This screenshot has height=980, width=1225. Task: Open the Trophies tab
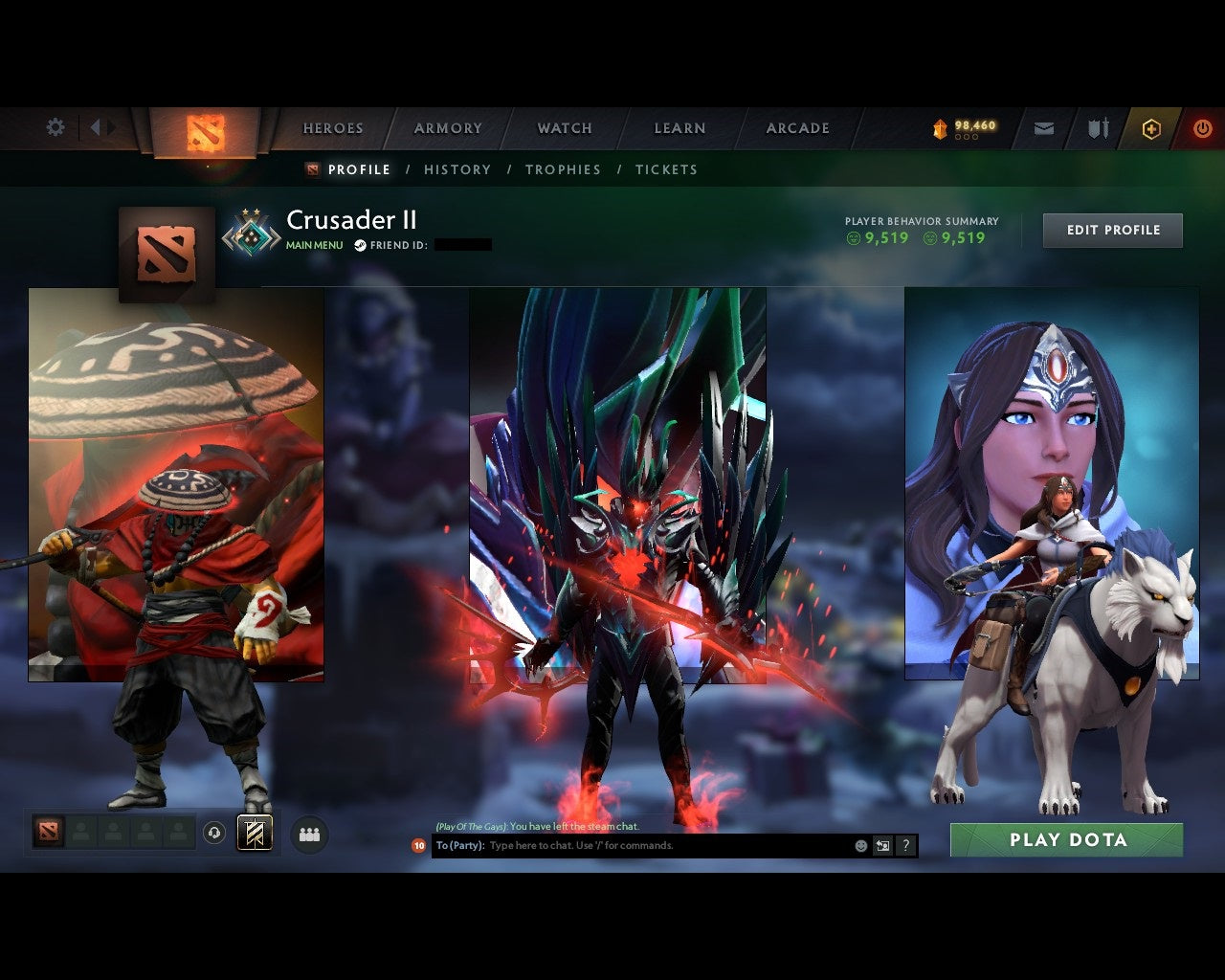coord(564,169)
